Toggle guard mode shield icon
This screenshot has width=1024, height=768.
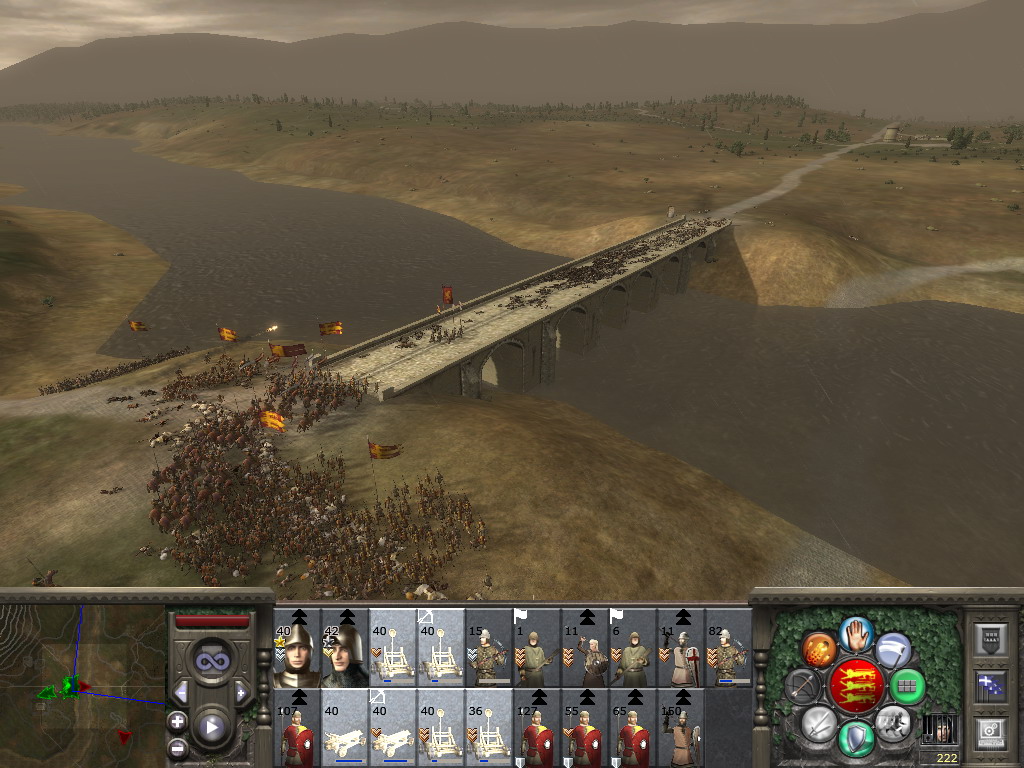856,738
